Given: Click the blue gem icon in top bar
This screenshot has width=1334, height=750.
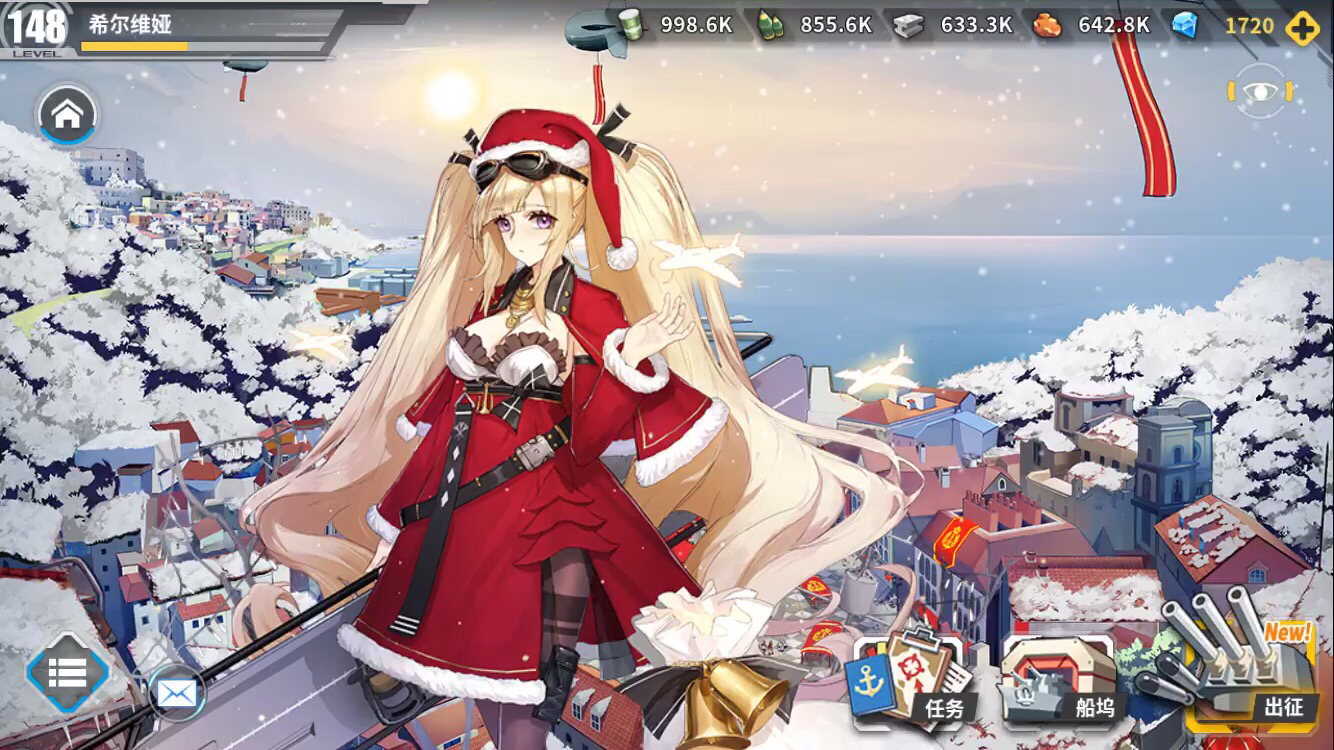Looking at the screenshot, I should (x=1185, y=27).
